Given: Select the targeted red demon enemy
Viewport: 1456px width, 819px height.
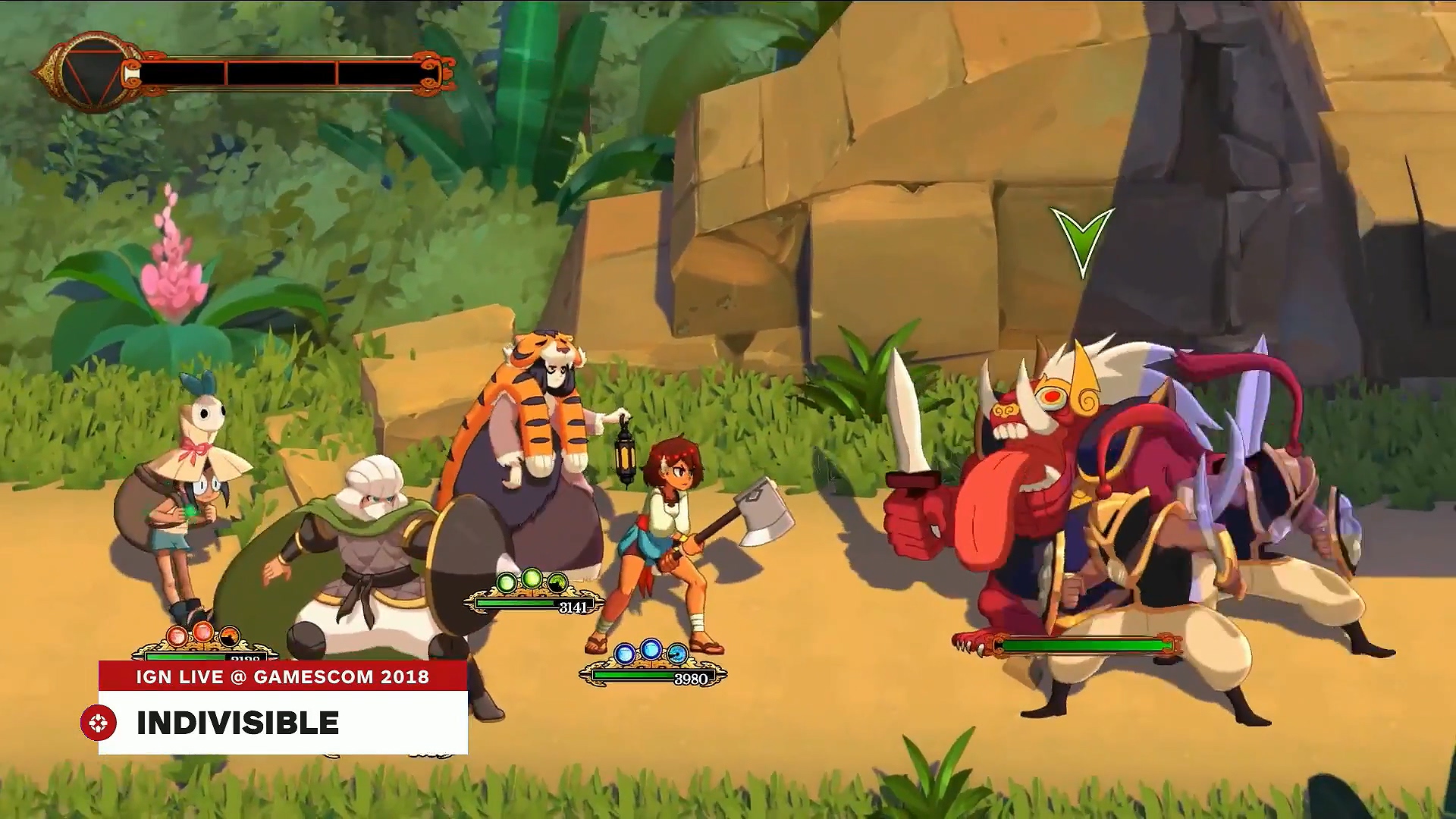Looking at the screenshot, I should coord(1016,485).
